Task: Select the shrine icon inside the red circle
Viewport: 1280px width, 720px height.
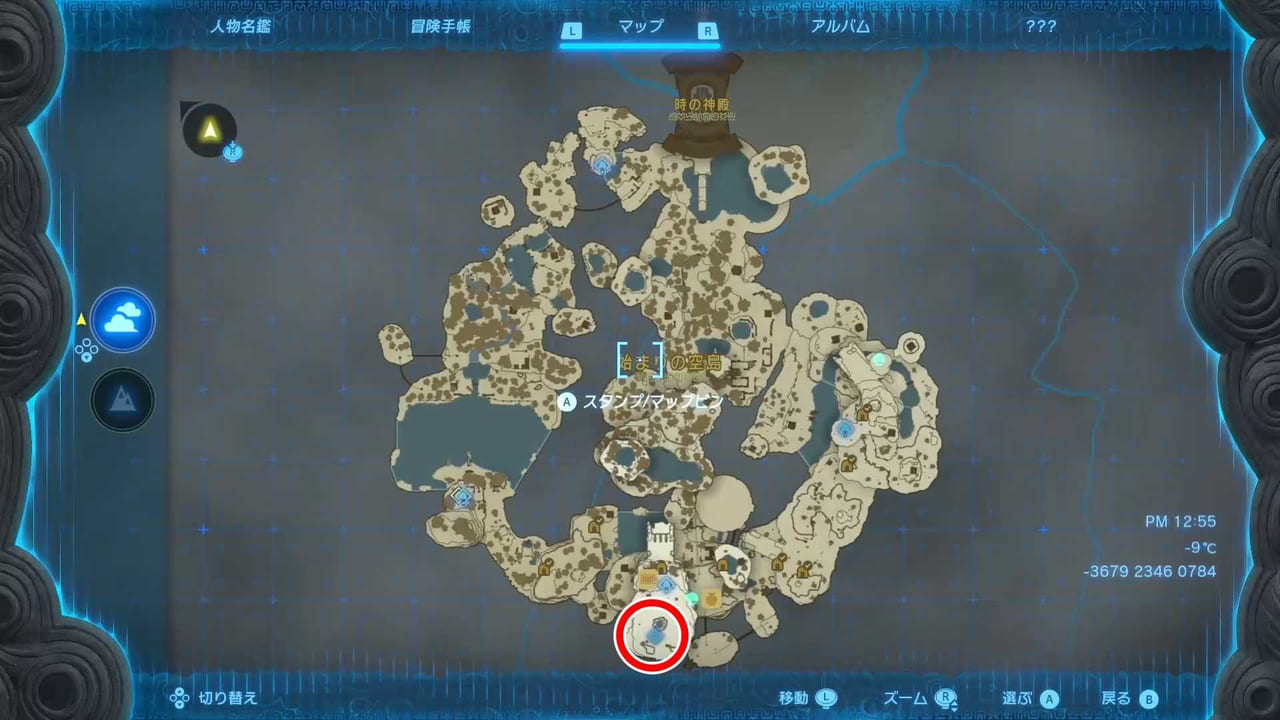Action: click(654, 635)
